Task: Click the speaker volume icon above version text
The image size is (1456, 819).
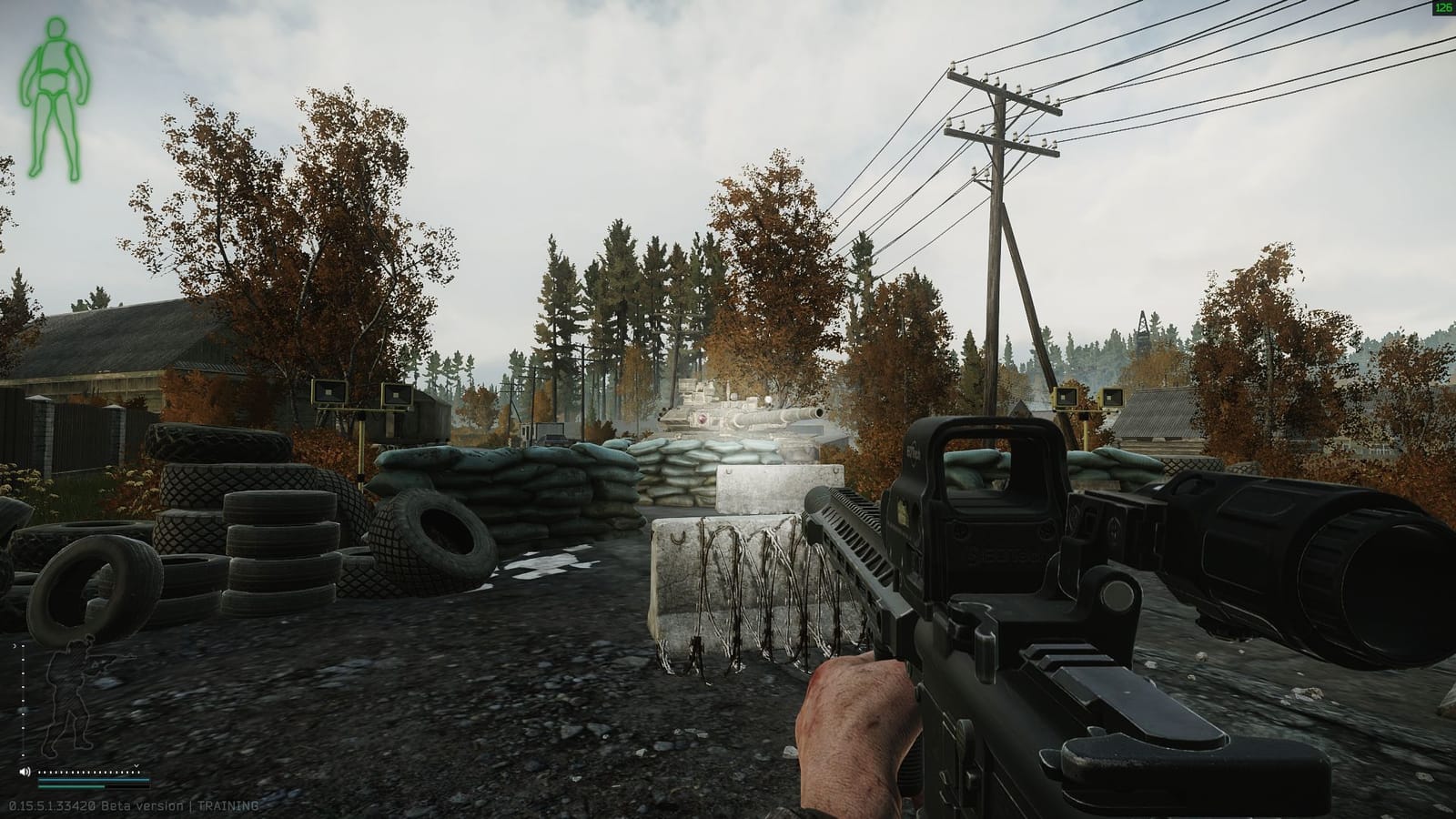Action: pyautogui.click(x=25, y=771)
